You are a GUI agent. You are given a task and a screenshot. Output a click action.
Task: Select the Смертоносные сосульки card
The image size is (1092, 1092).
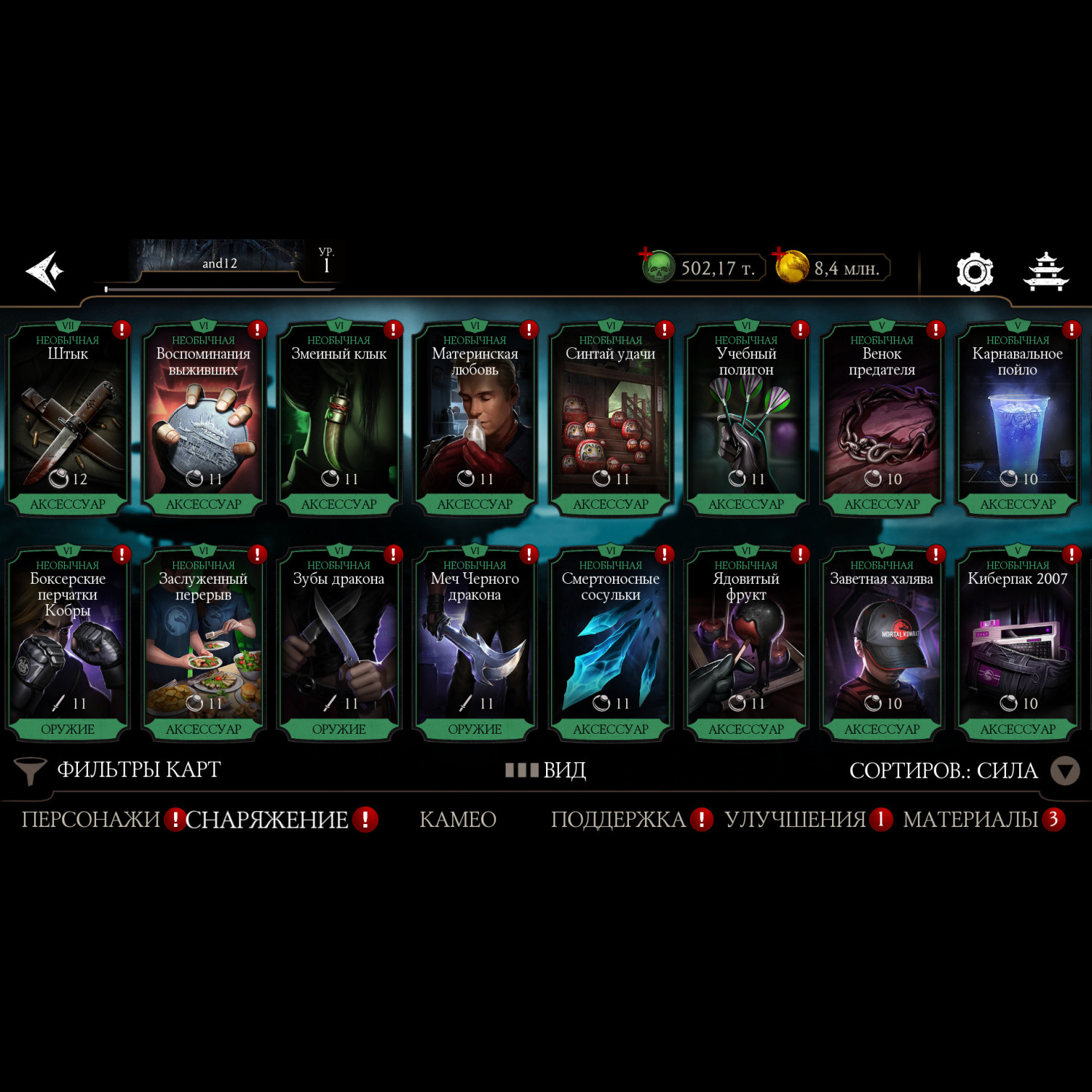click(611, 644)
